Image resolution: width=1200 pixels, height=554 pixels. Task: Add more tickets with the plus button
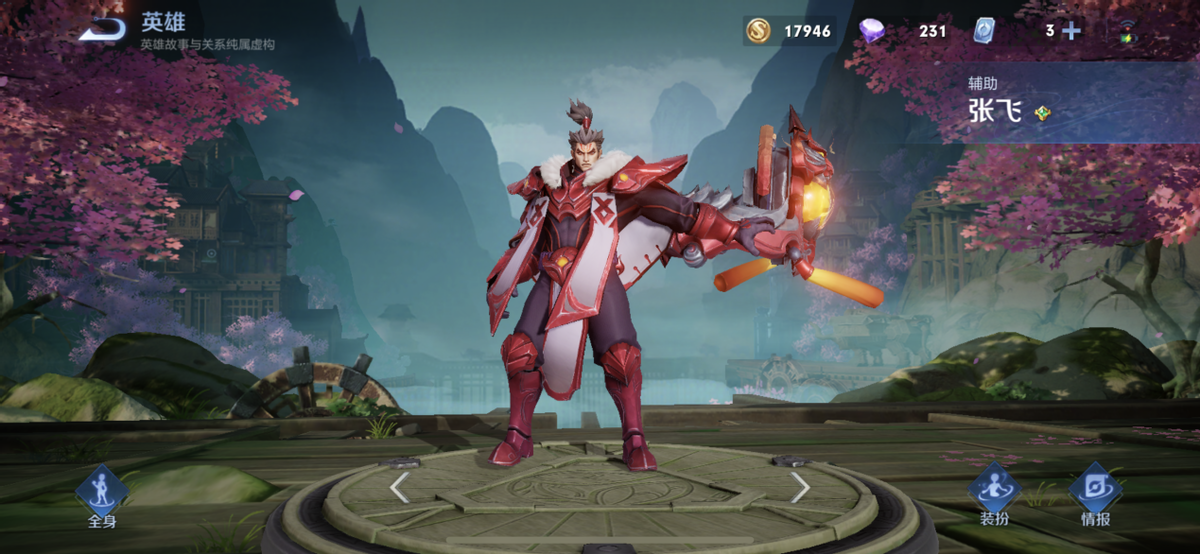coord(1071,31)
